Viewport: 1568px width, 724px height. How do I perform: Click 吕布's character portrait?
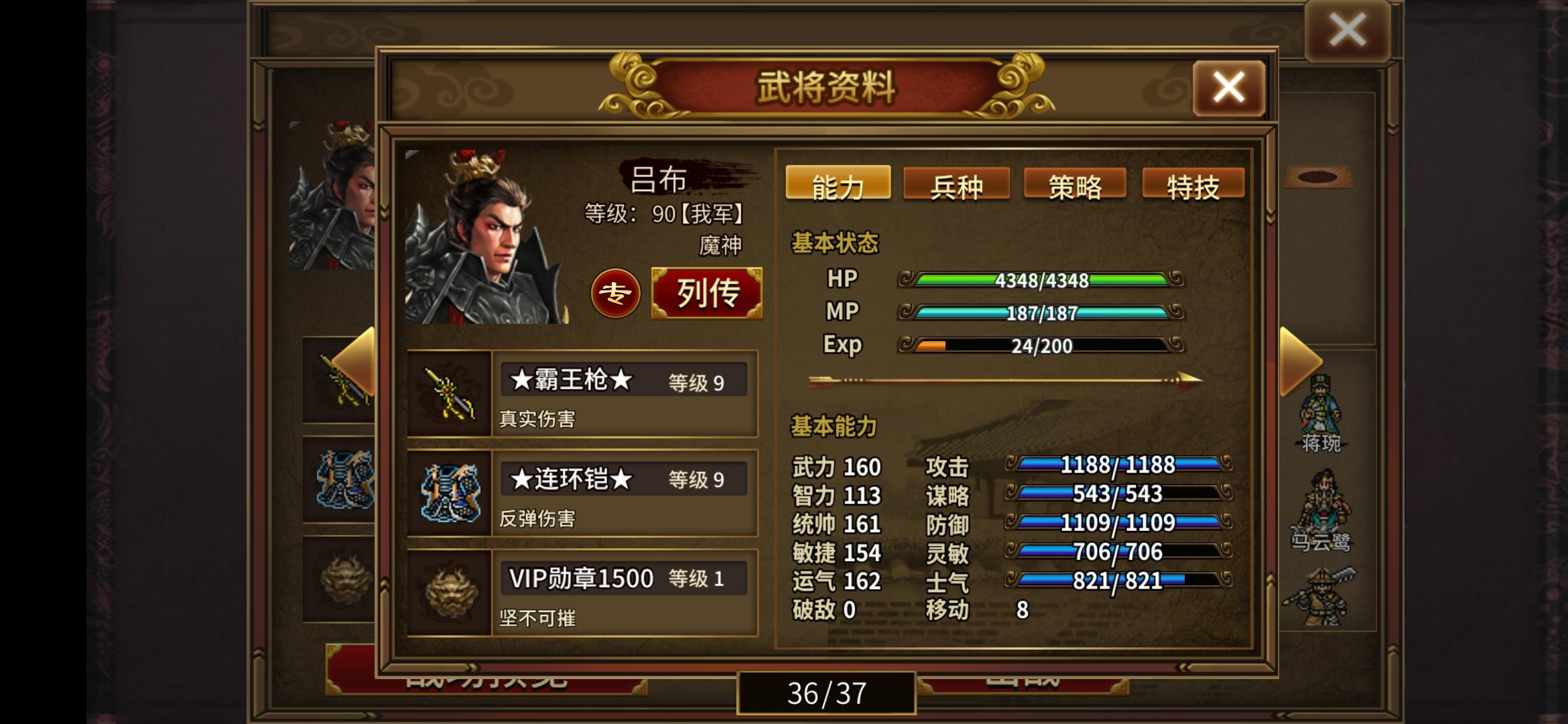tap(489, 235)
